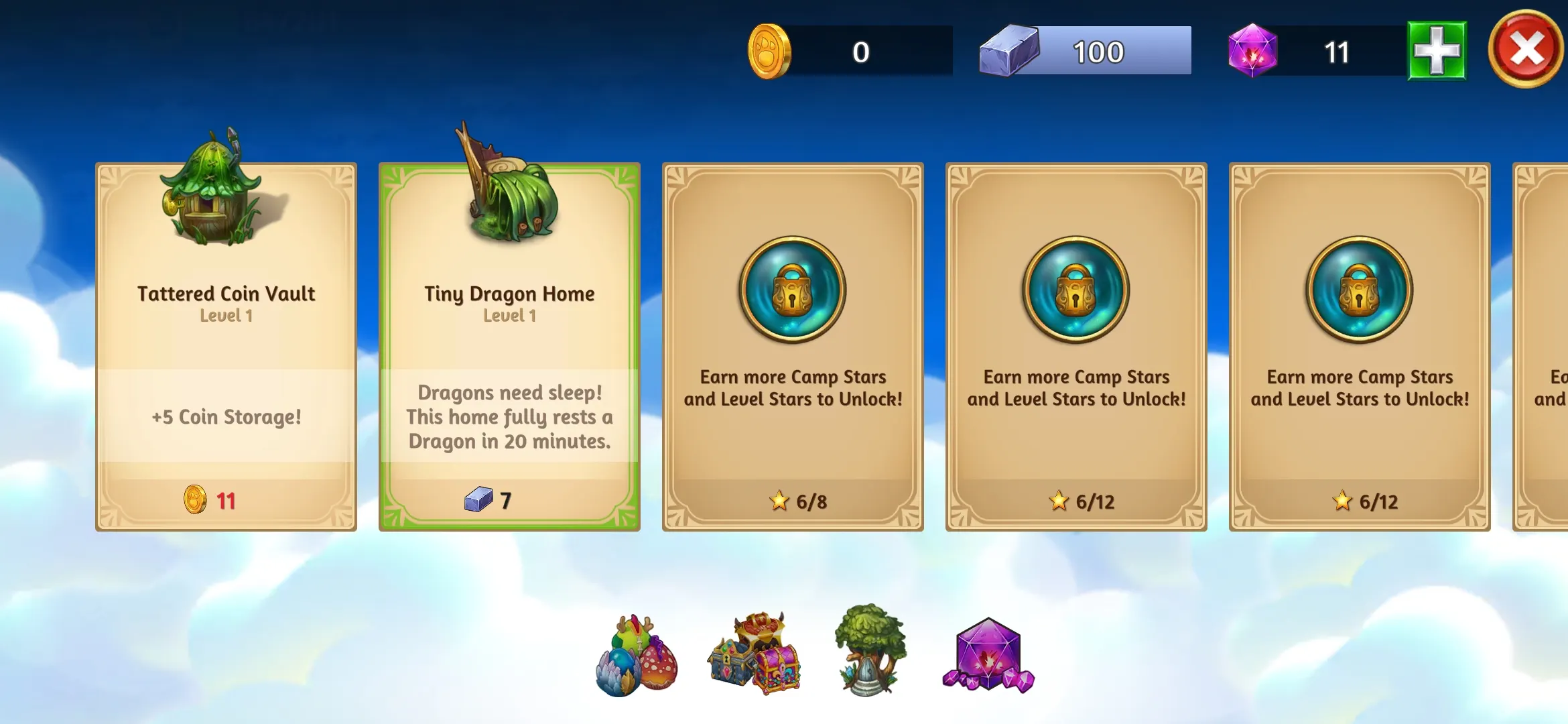The width and height of the screenshot is (1568, 724).
Task: Click the star icon showing 6/8 progress
Action: [x=778, y=501]
